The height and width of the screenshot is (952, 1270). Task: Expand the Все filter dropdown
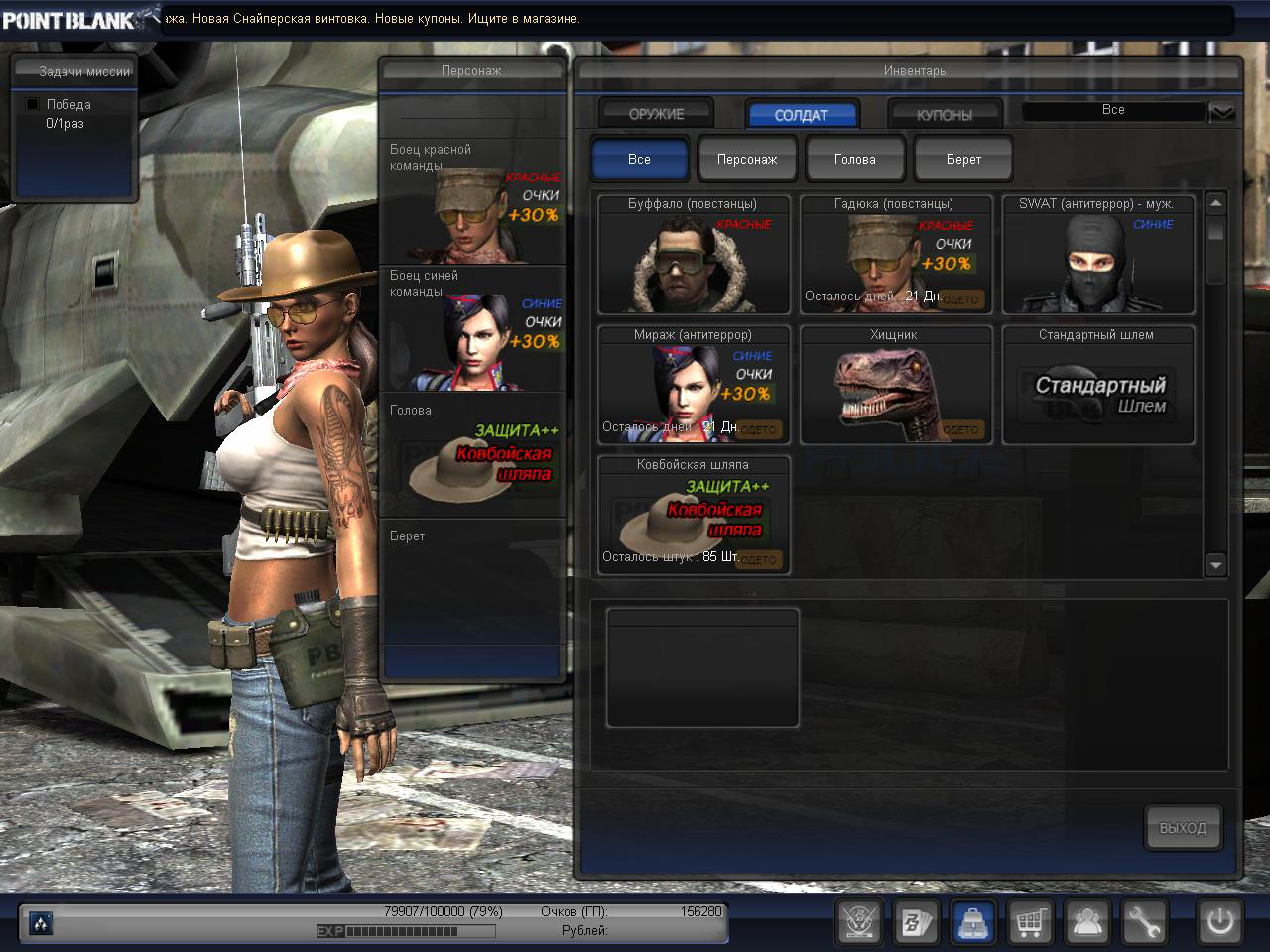(x=1221, y=112)
